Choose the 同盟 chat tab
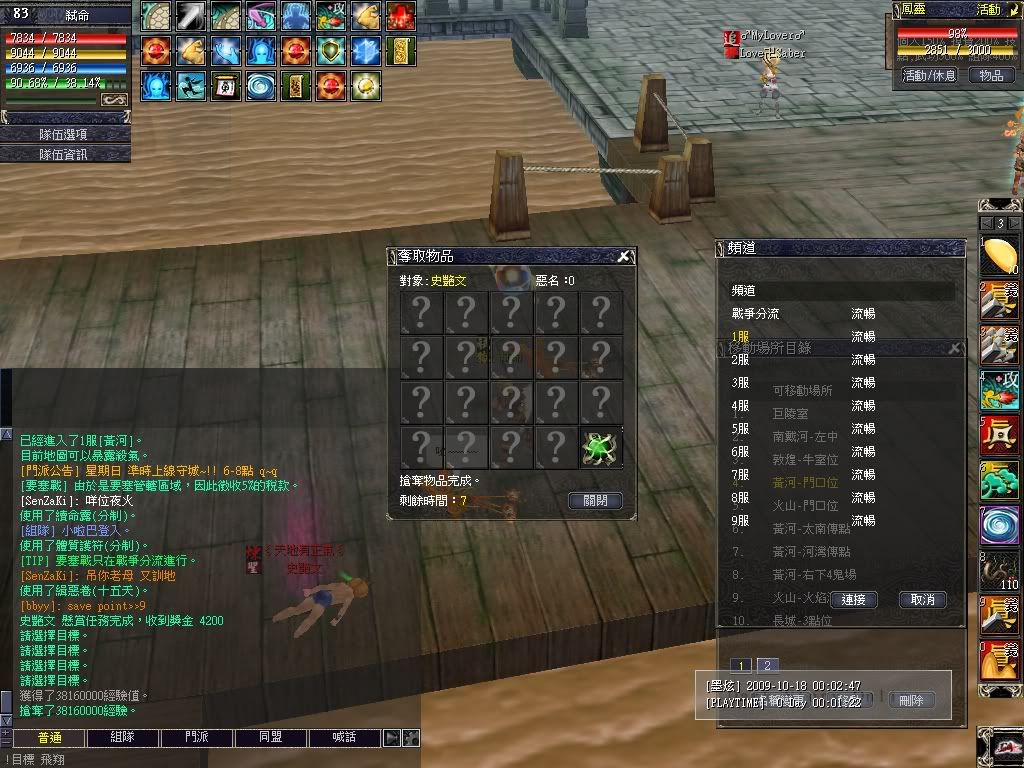1024x768 pixels. 271,738
